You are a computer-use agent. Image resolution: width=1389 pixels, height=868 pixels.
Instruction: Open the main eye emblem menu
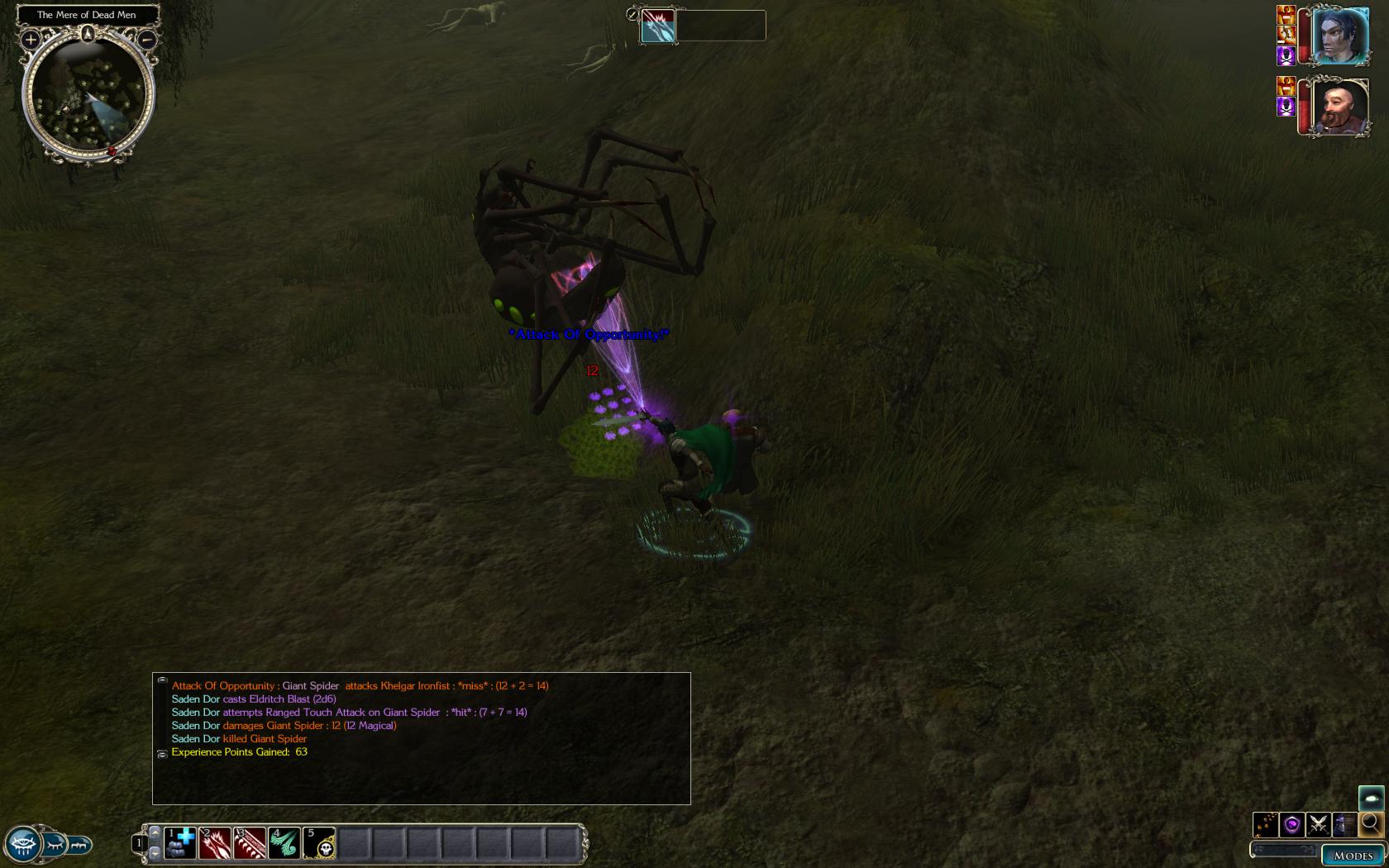pyautogui.click(x=22, y=845)
